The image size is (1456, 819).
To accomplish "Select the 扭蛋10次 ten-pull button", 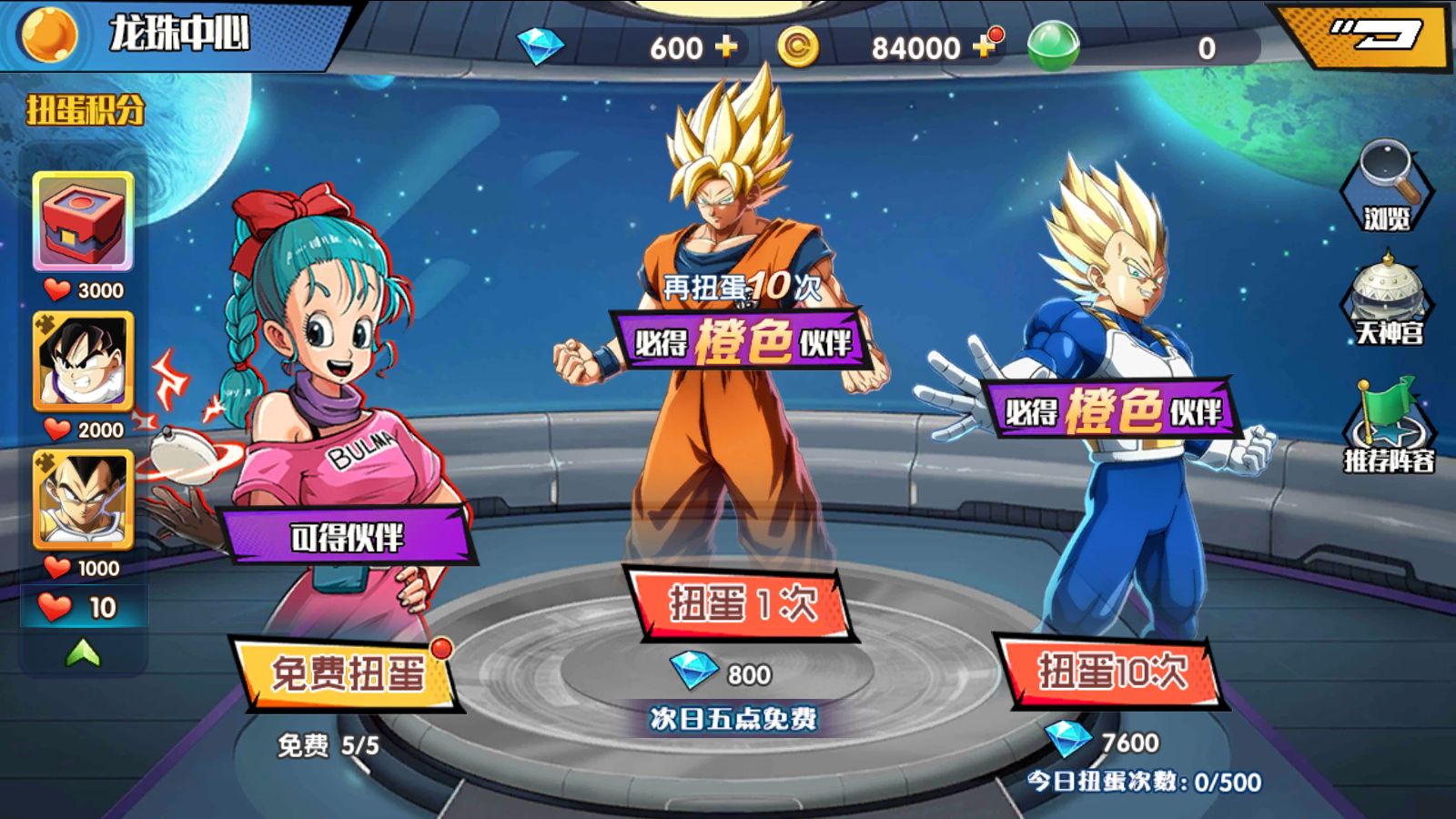I will click(1112, 672).
